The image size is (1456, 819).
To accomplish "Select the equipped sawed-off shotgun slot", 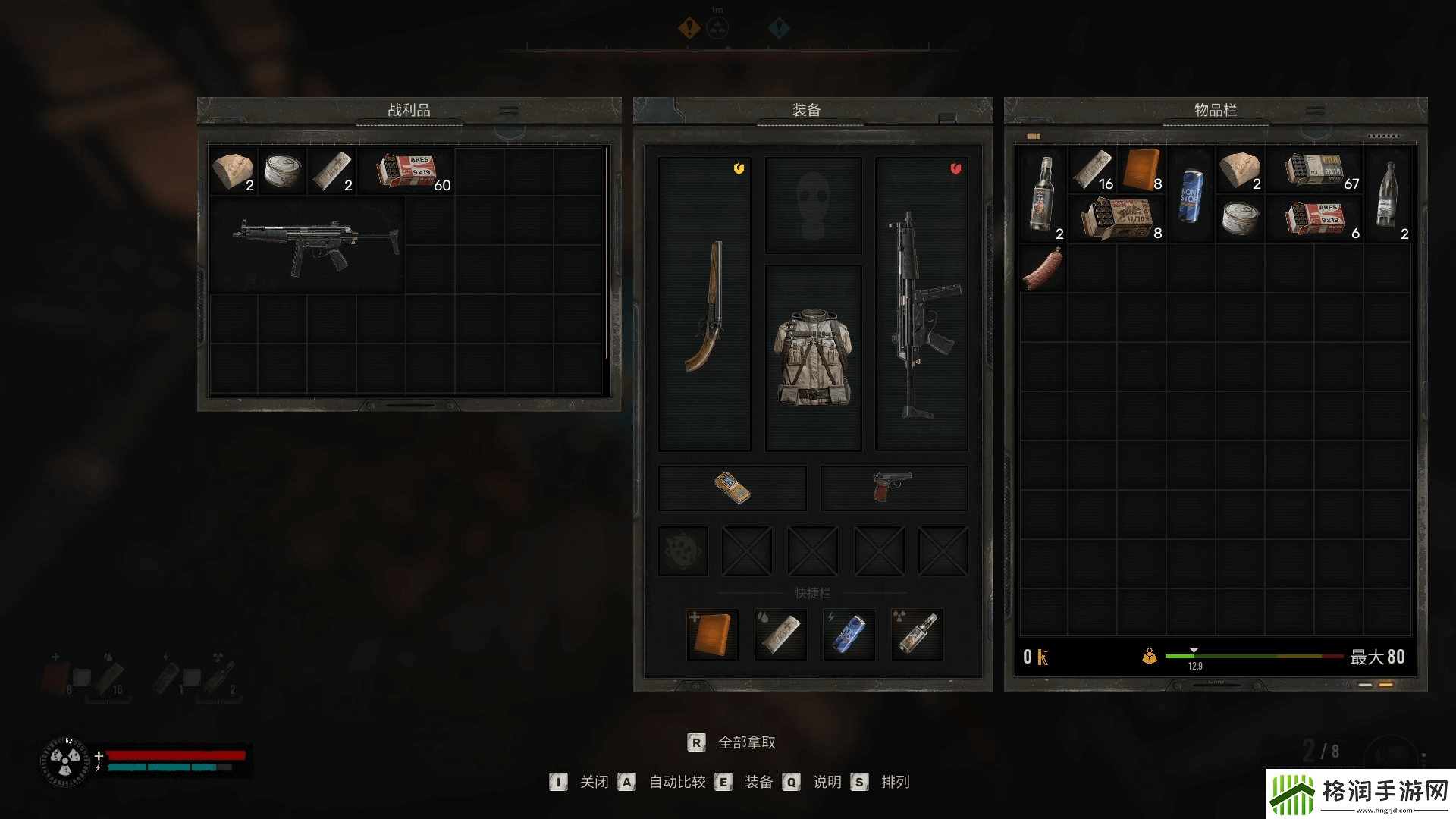I will (x=704, y=305).
